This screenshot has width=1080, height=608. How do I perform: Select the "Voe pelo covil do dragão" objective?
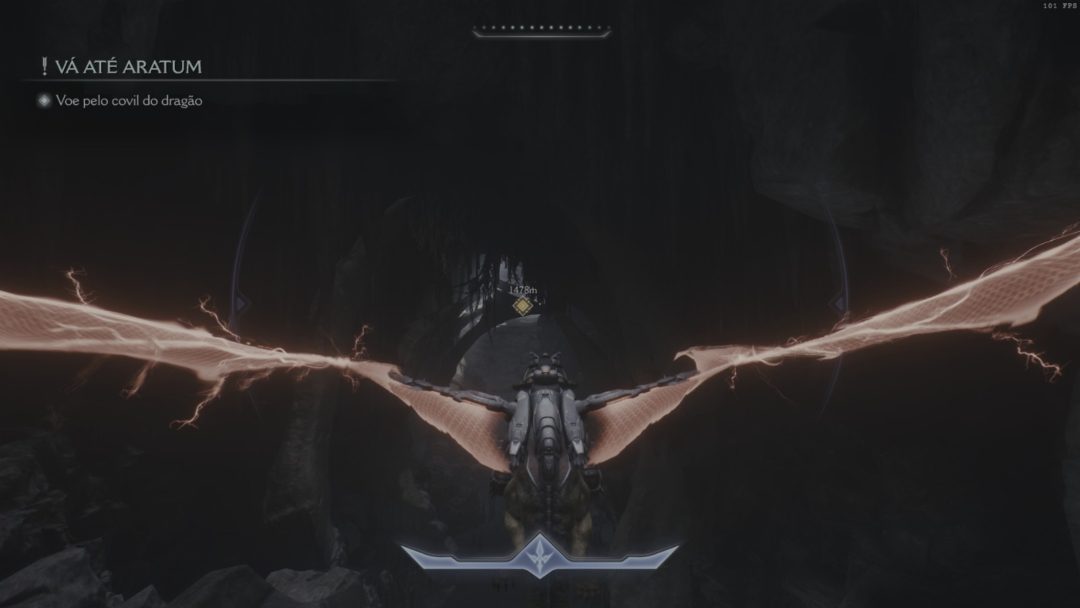point(129,101)
